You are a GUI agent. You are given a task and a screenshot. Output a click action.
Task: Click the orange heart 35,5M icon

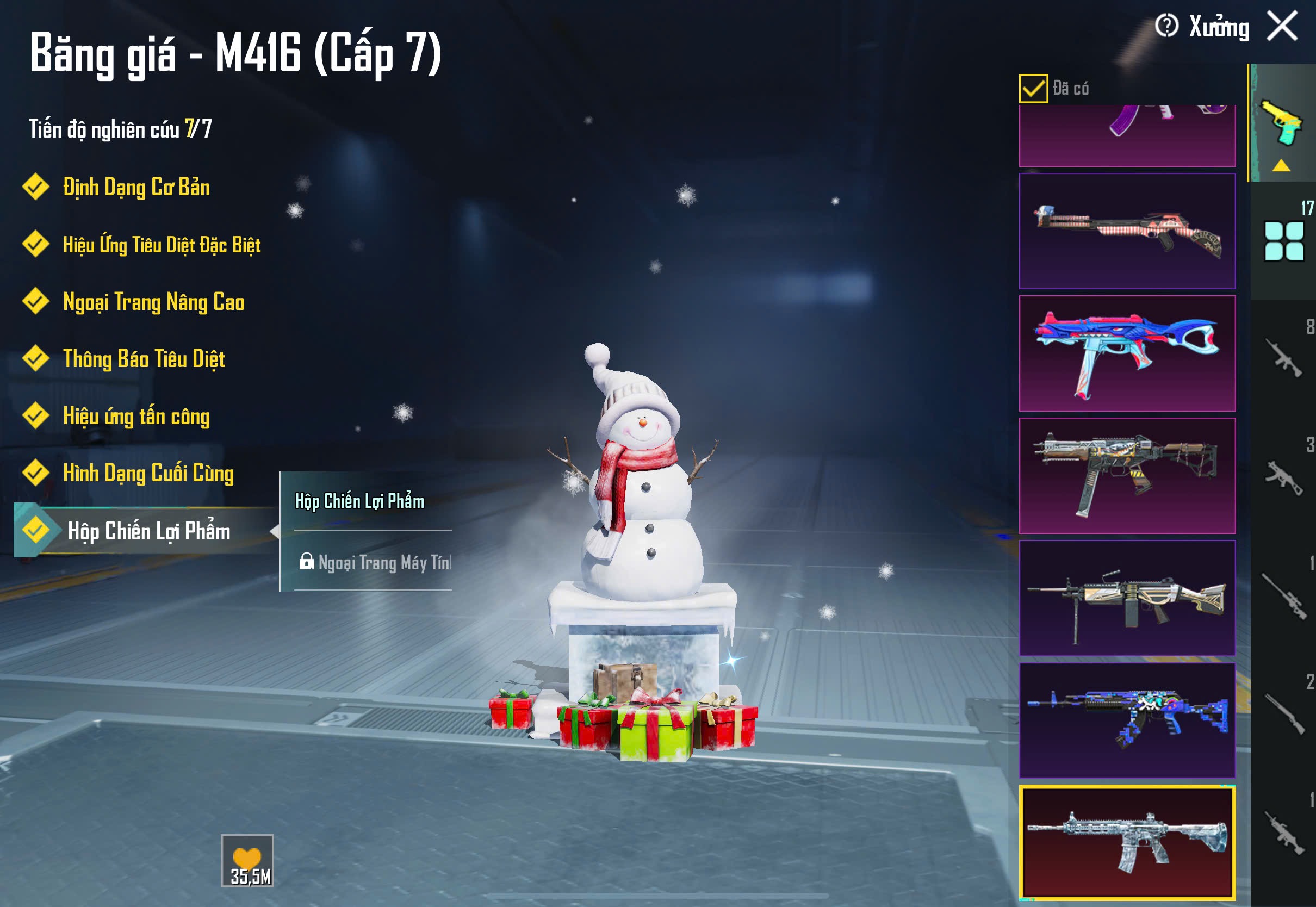(247, 860)
